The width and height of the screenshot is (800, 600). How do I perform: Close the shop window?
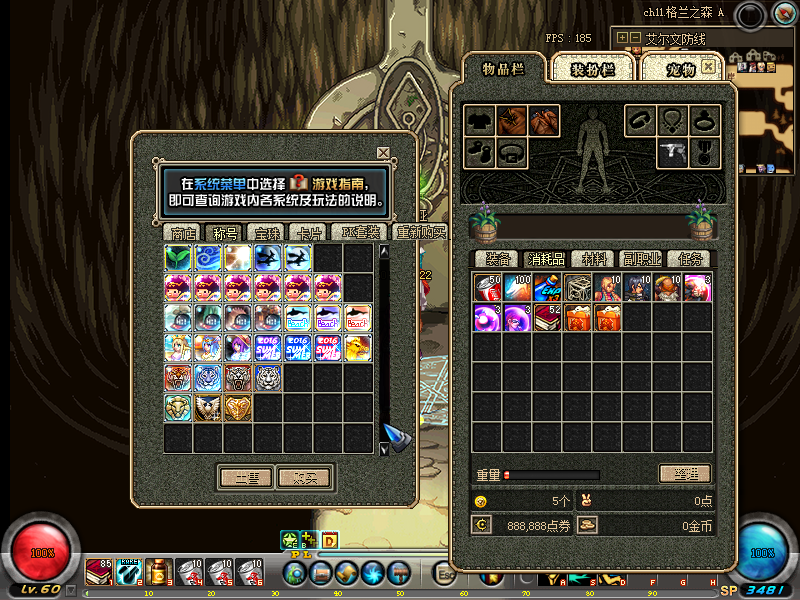[x=383, y=153]
